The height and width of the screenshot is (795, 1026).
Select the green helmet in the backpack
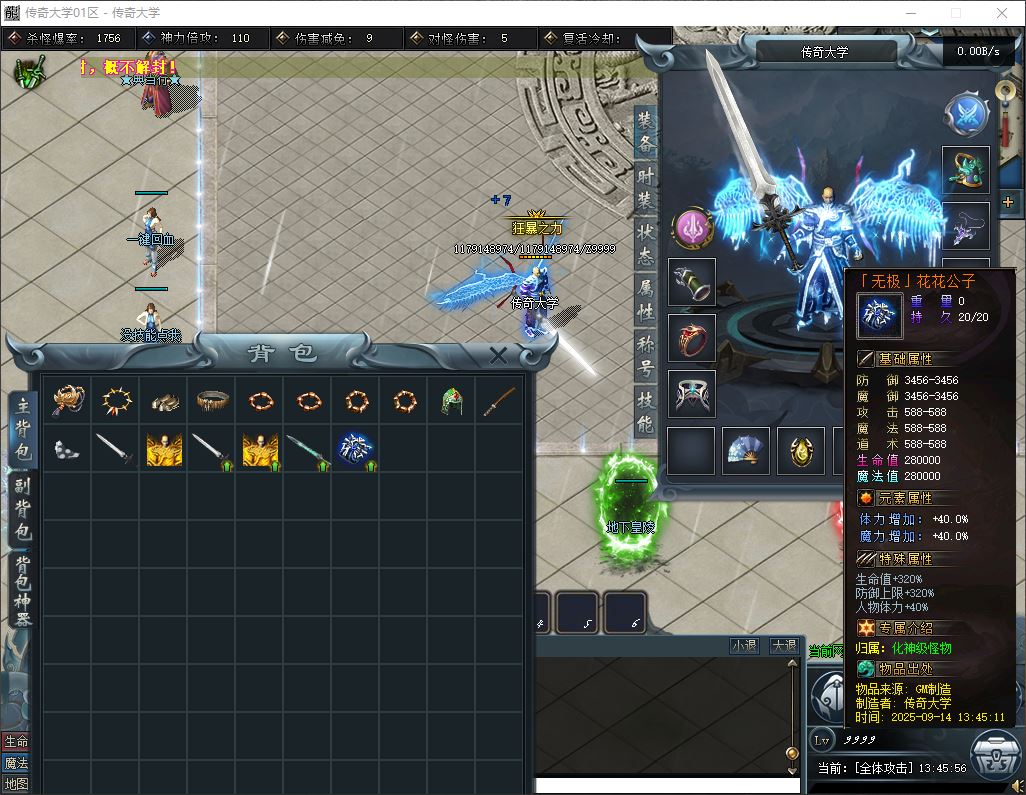click(x=452, y=401)
